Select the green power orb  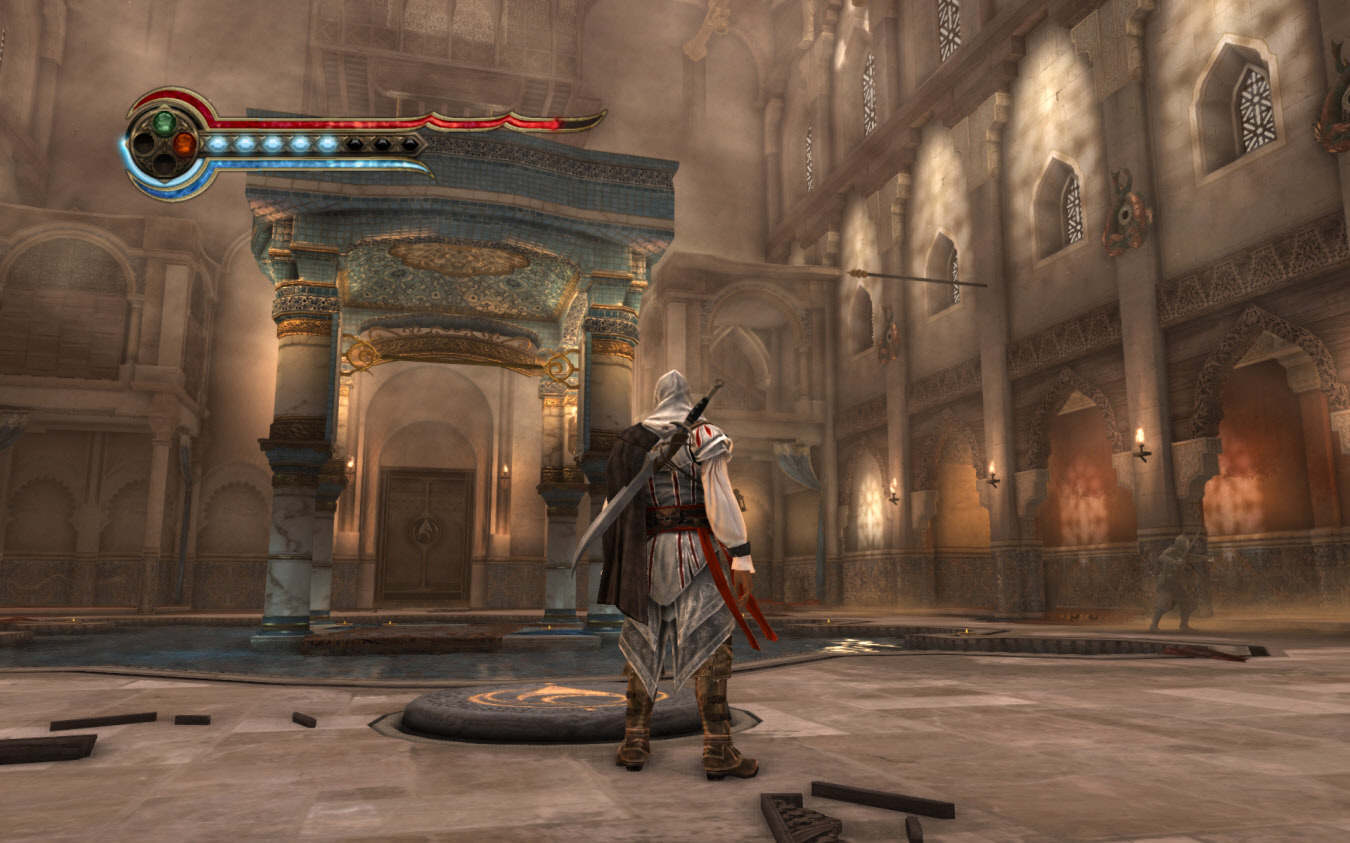(x=163, y=123)
